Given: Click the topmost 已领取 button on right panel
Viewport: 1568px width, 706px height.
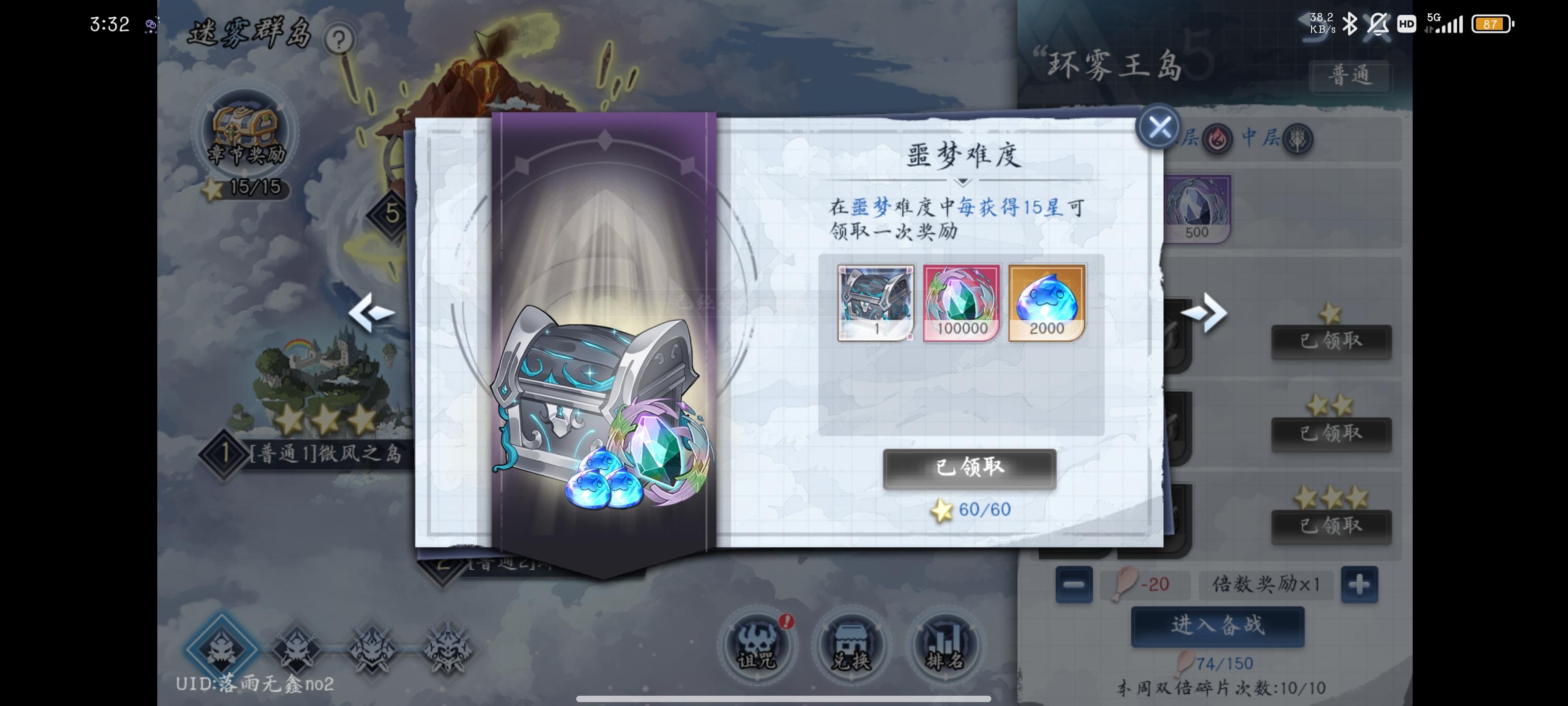Looking at the screenshot, I should 1332,341.
